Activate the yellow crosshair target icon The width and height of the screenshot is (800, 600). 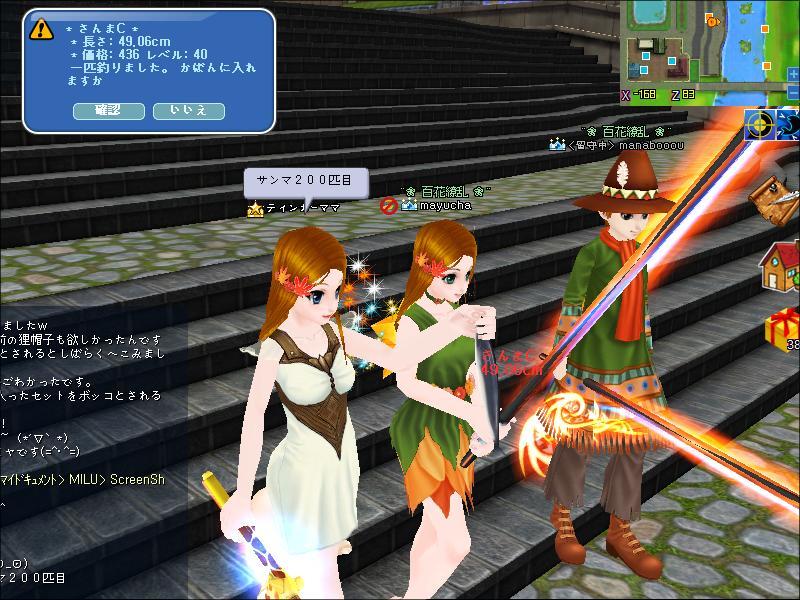pyautogui.click(x=760, y=125)
